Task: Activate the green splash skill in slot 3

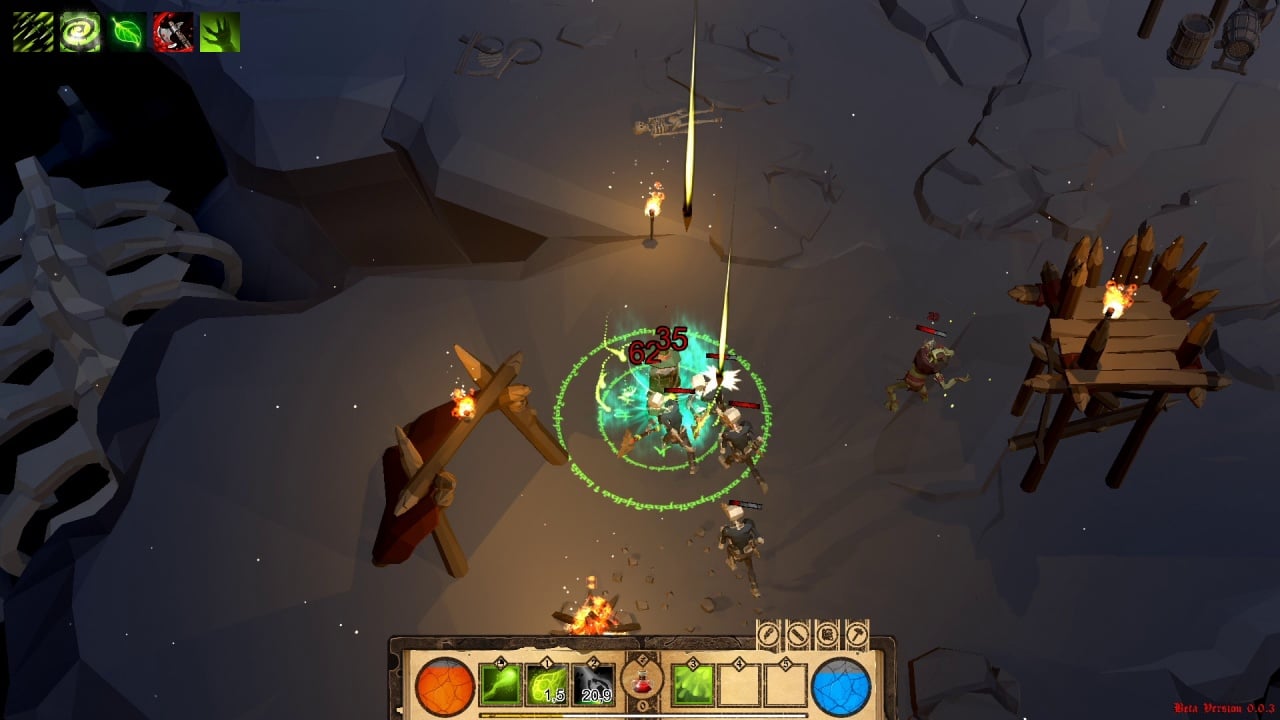Action: coord(693,685)
